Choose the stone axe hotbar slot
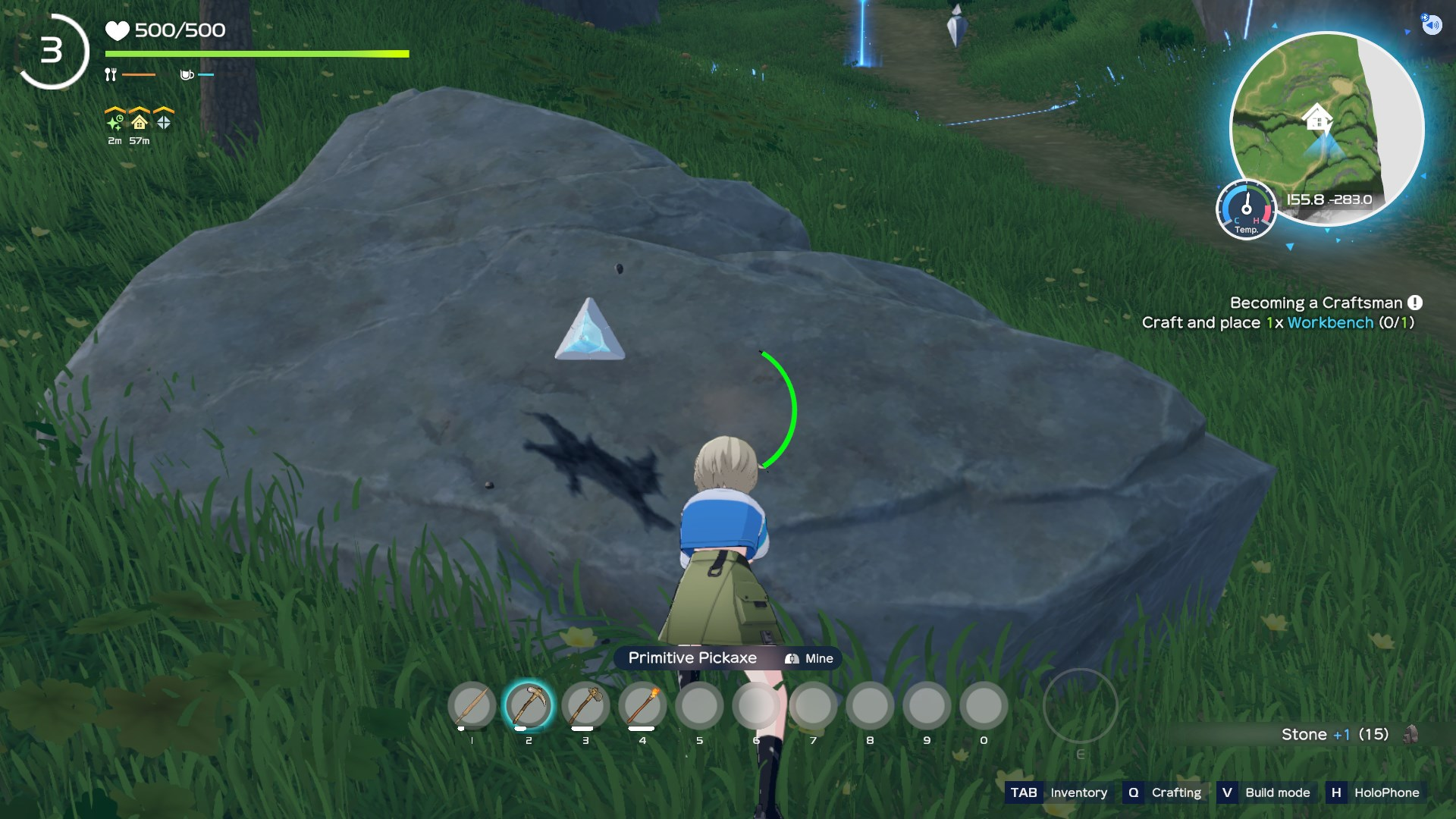The width and height of the screenshot is (1456, 819). tap(585, 706)
